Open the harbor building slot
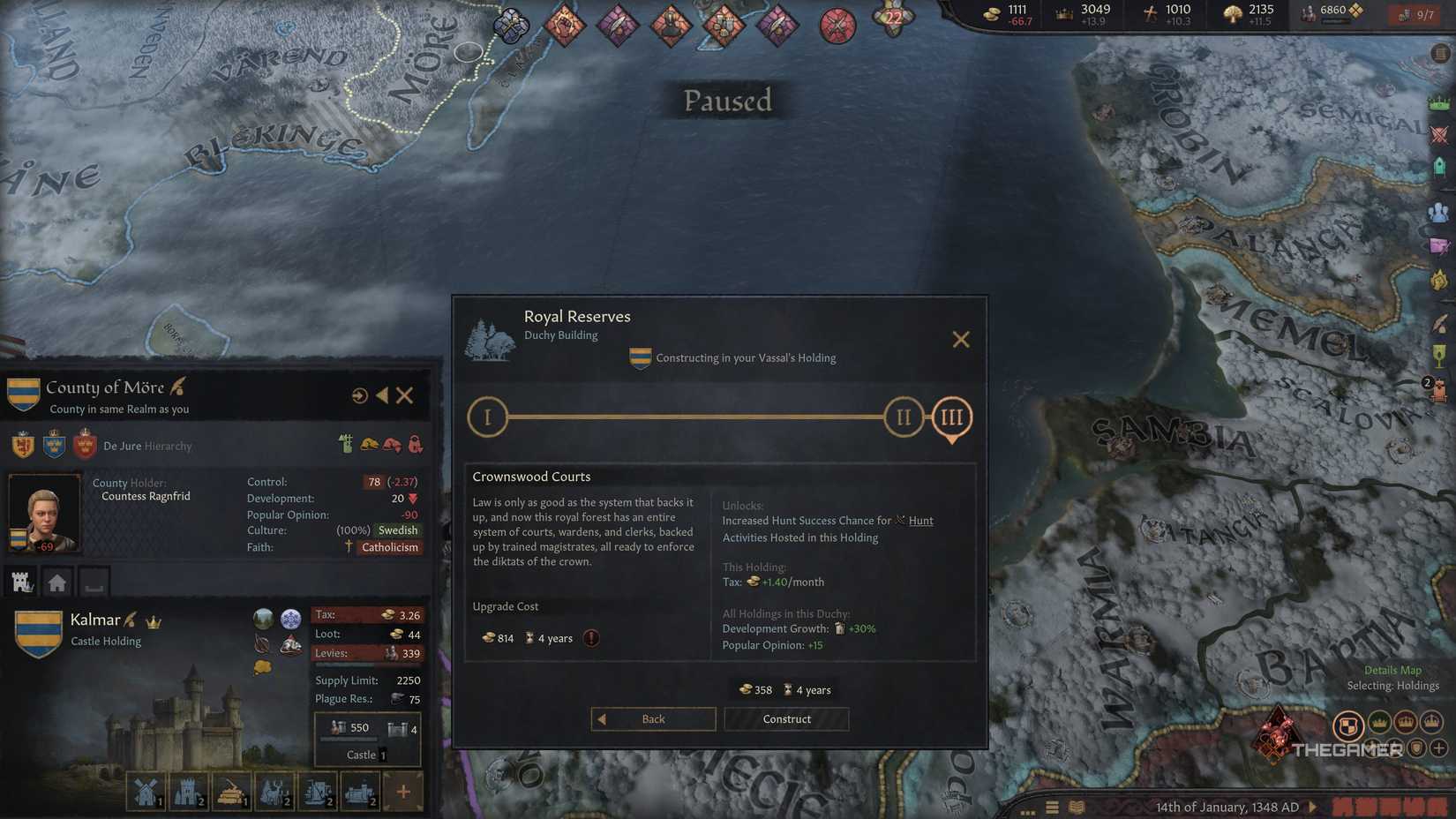This screenshot has height=819, width=1456. coord(317,792)
